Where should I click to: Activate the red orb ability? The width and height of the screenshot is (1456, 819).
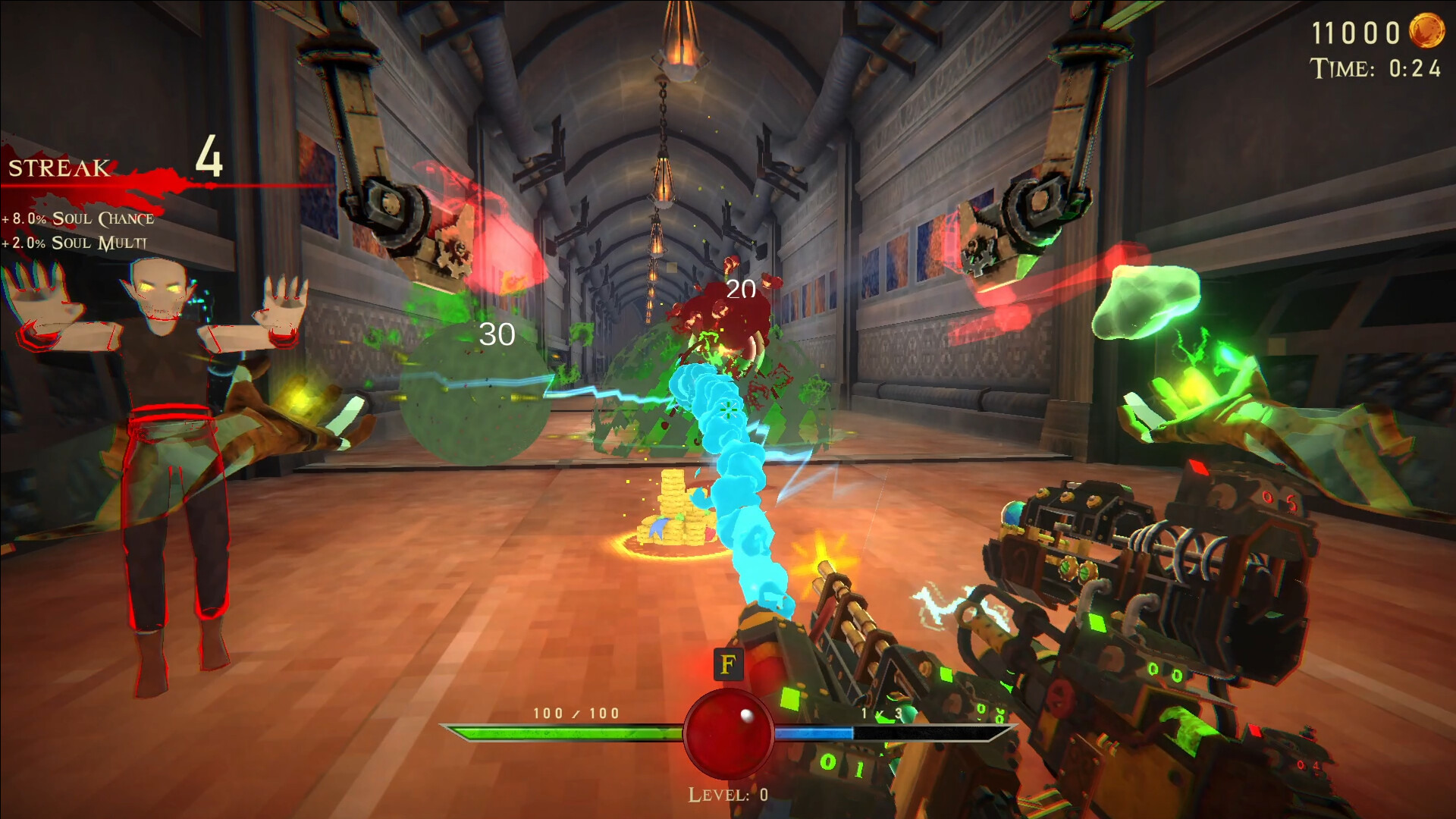(x=728, y=733)
